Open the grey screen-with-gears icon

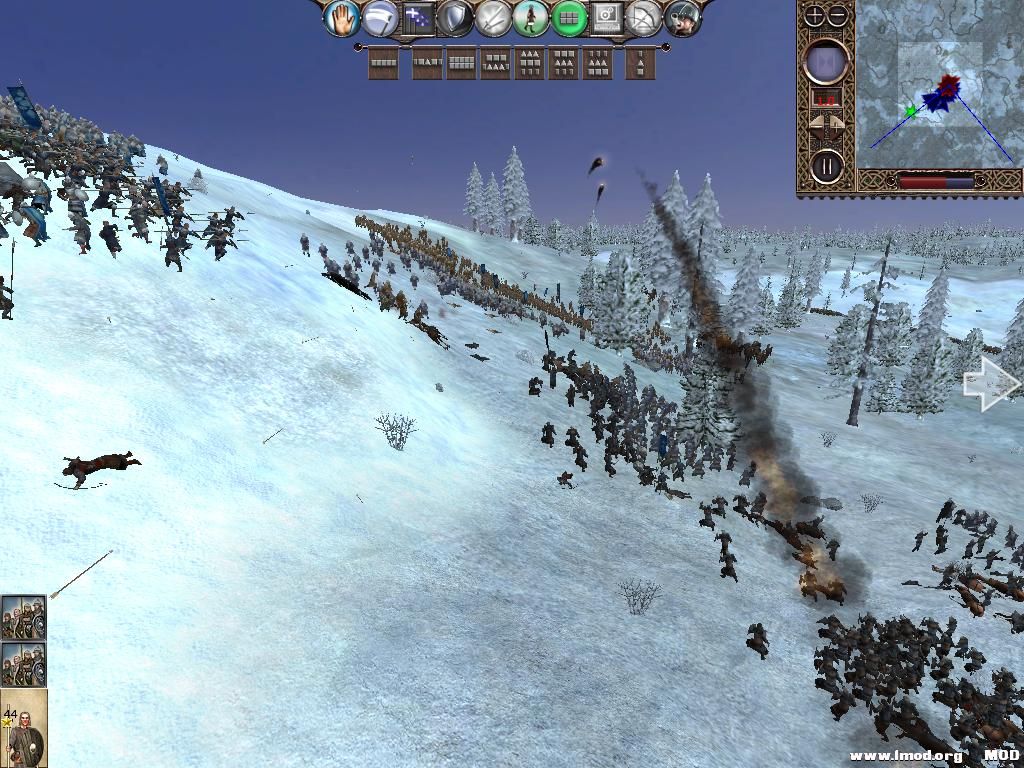pos(607,18)
